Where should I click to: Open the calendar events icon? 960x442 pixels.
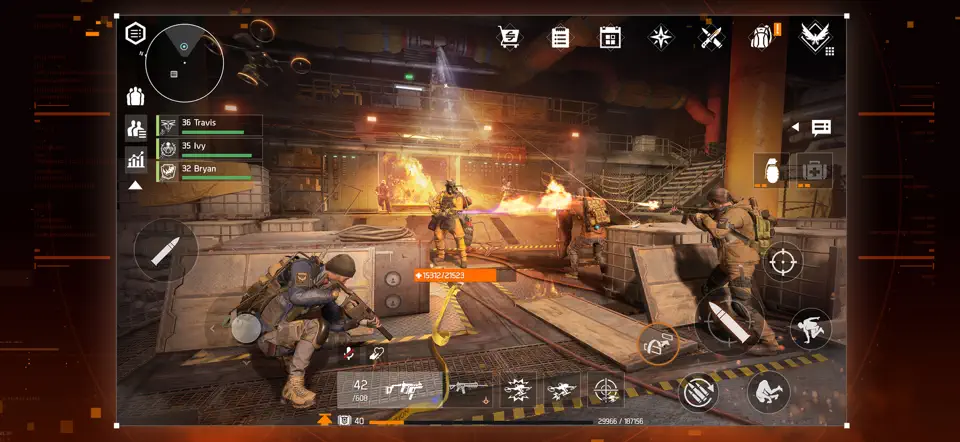point(610,38)
